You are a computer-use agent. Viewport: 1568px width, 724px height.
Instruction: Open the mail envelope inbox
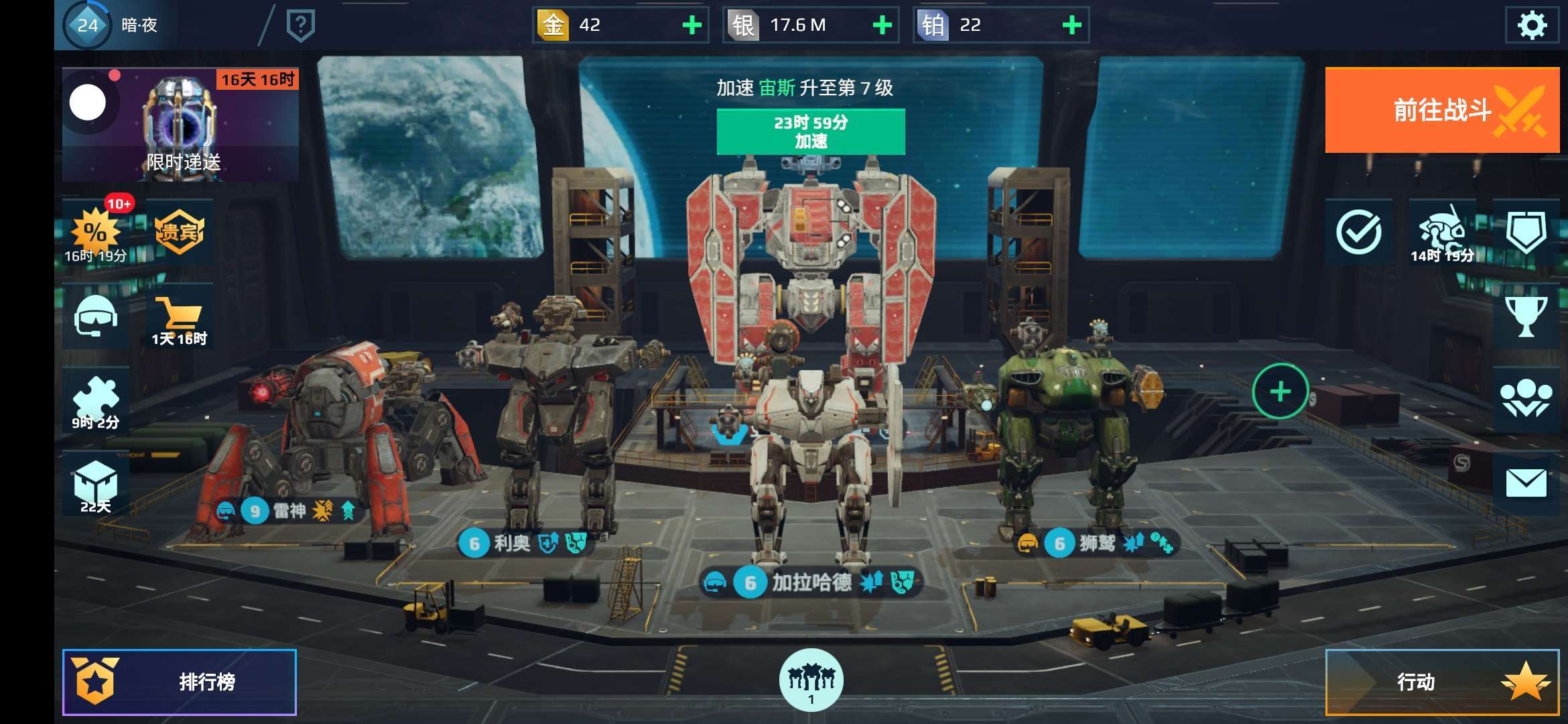[1526, 483]
